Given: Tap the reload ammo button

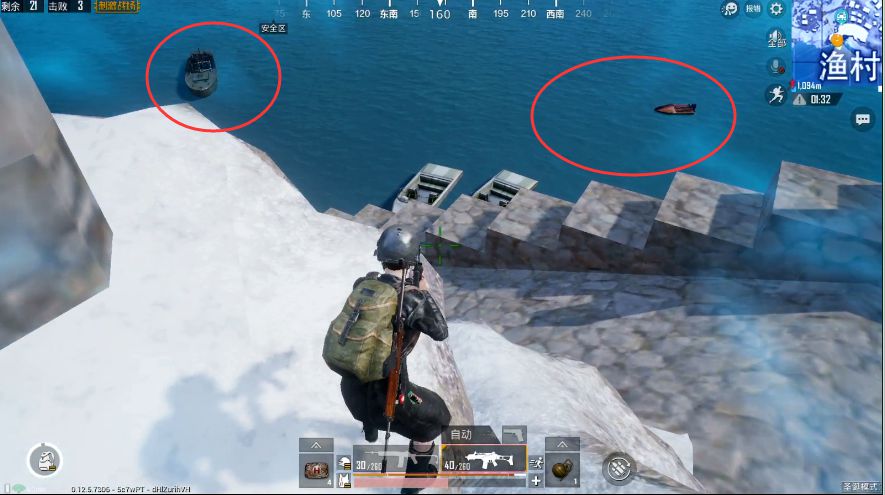Looking at the screenshot, I should tap(620, 466).
